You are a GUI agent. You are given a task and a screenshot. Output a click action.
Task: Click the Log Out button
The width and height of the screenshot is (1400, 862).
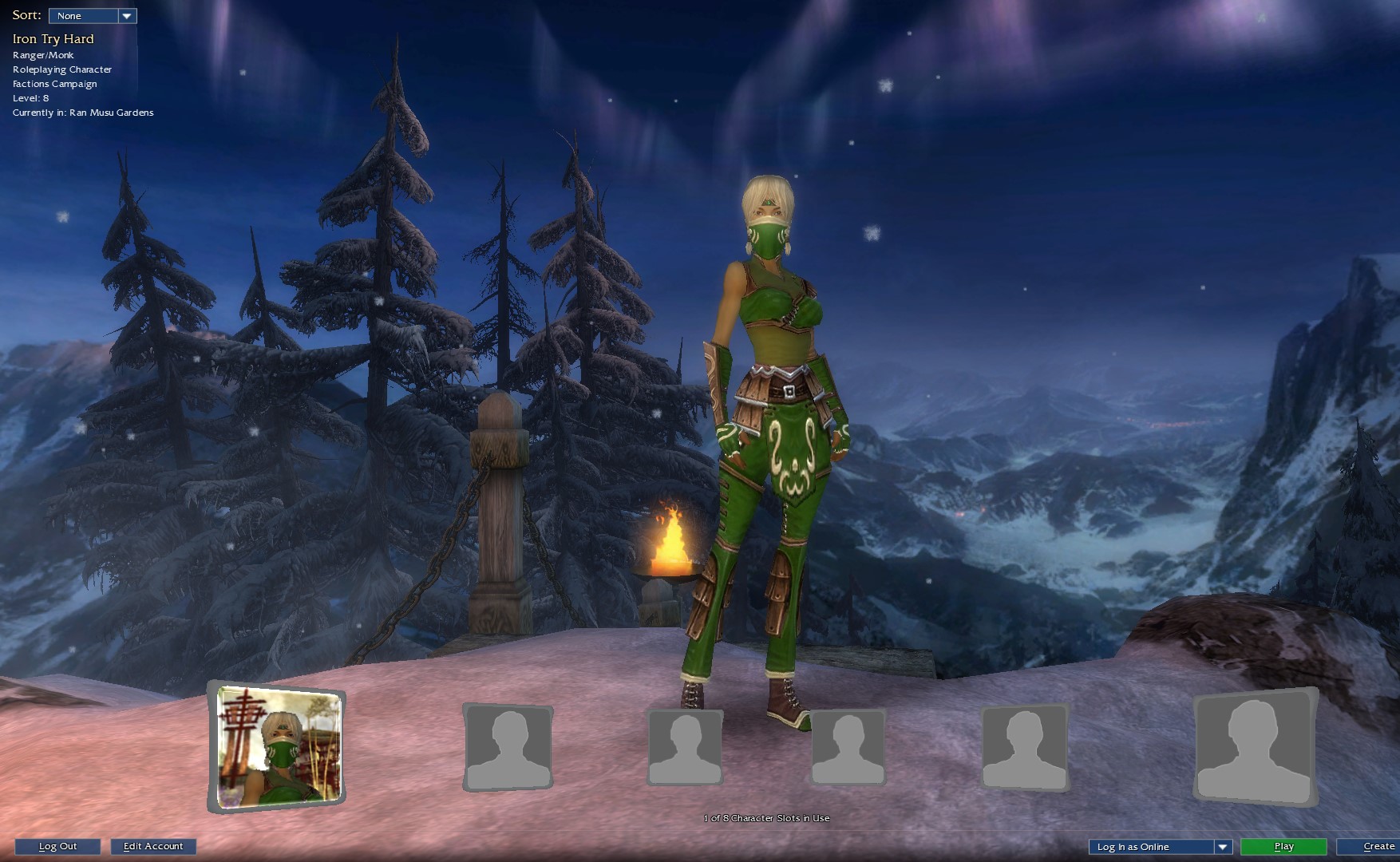[x=57, y=847]
